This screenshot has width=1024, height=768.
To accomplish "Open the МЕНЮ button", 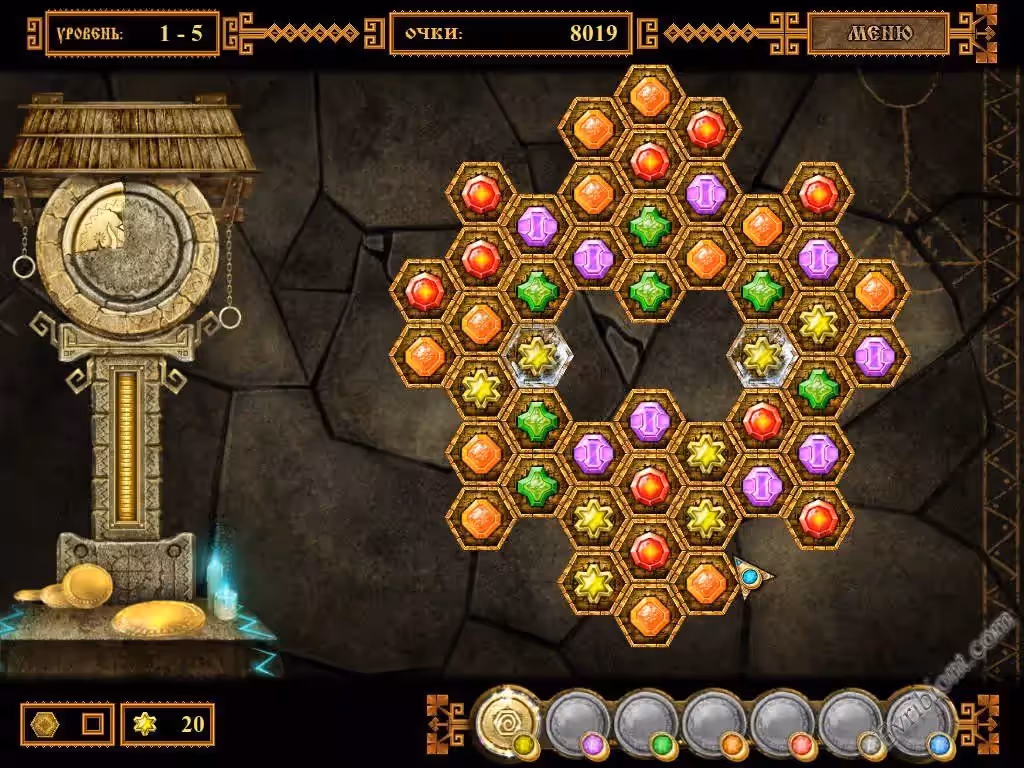I will [x=879, y=33].
